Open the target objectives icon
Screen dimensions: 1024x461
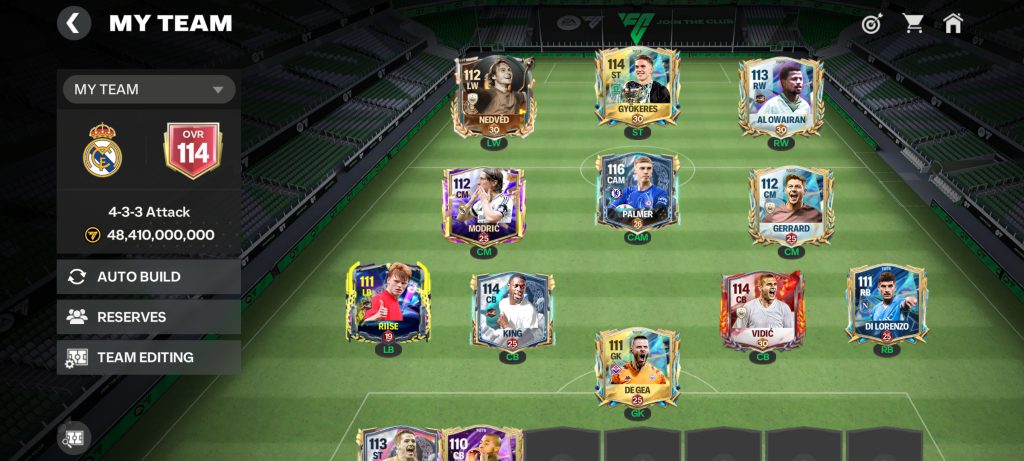pyautogui.click(x=872, y=23)
